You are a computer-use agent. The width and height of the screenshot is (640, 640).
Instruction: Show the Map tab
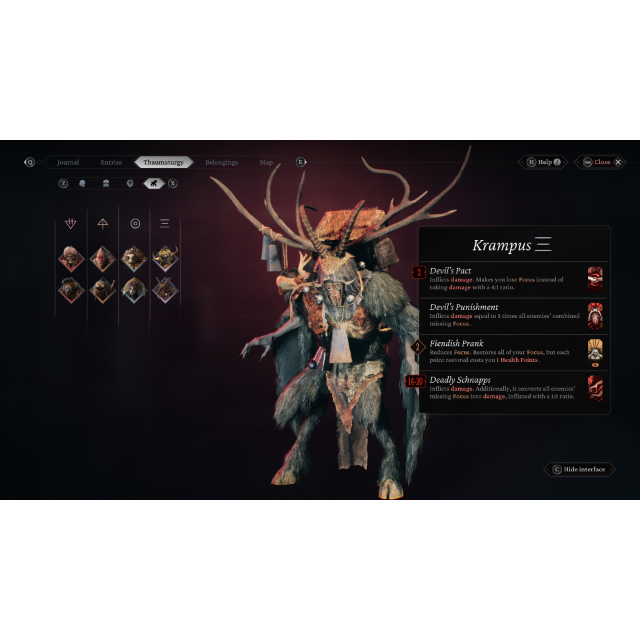[266, 162]
